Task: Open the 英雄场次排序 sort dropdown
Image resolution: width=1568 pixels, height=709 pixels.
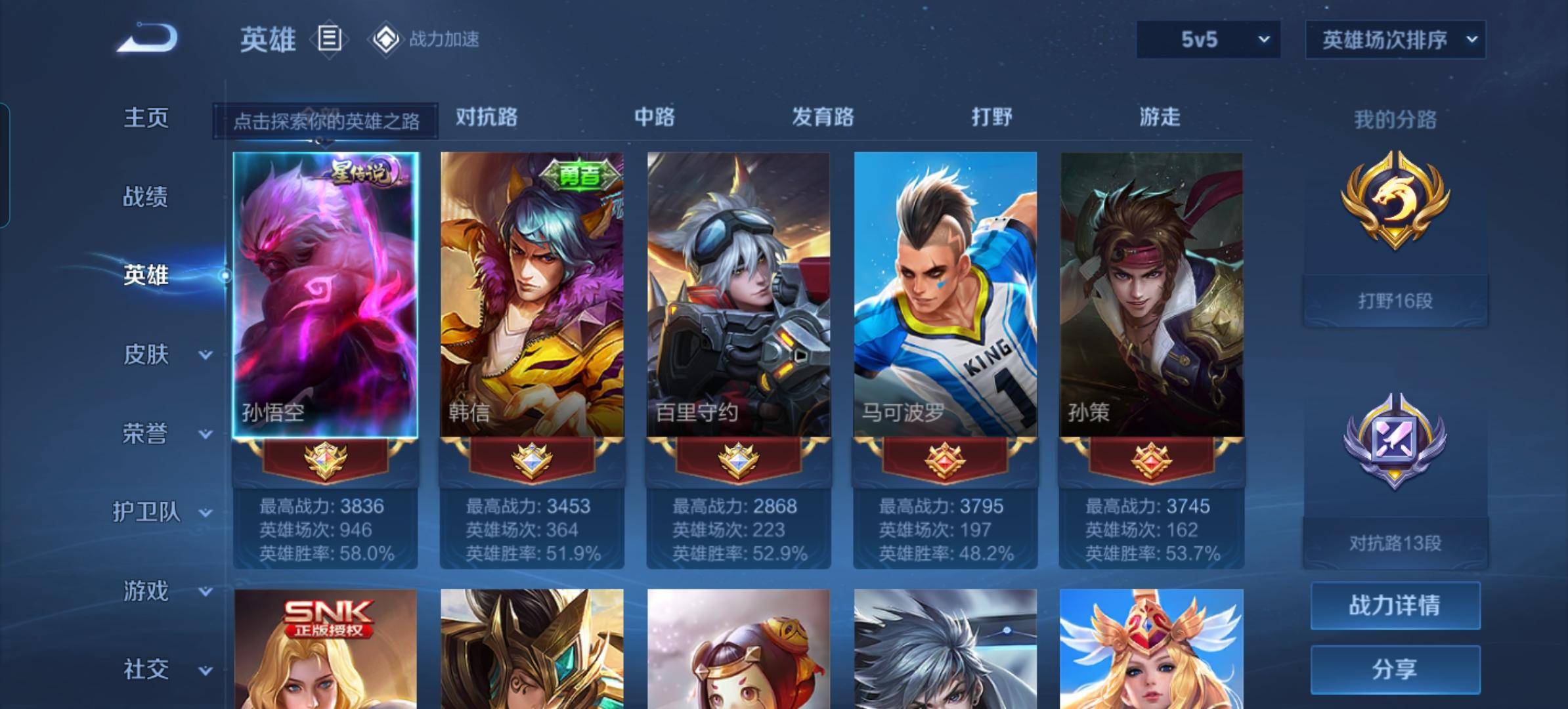Action: coord(1395,40)
